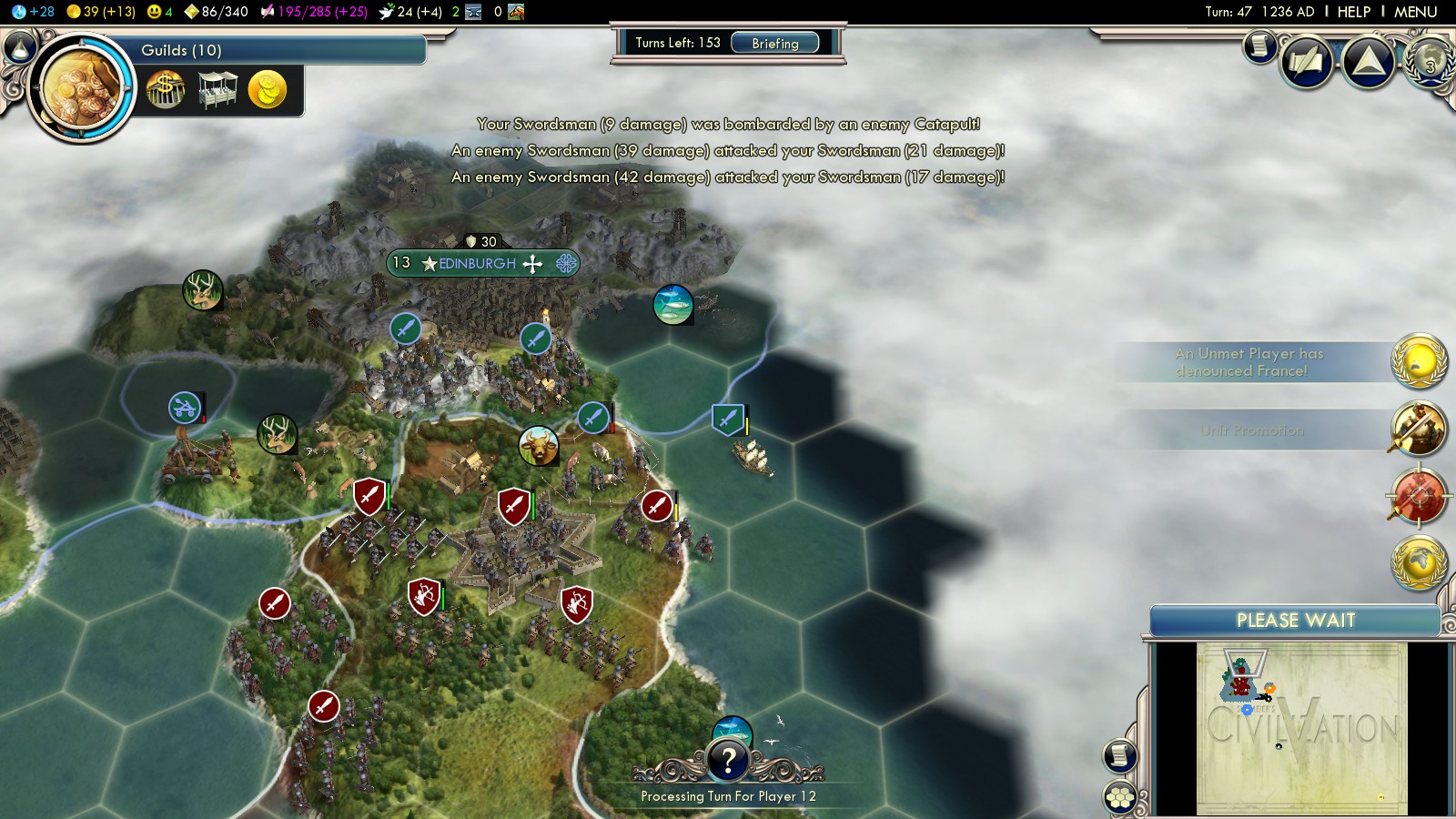1456x819 pixels.
Task: Toggle the hex grid minimap options button
Action: coord(1120,798)
